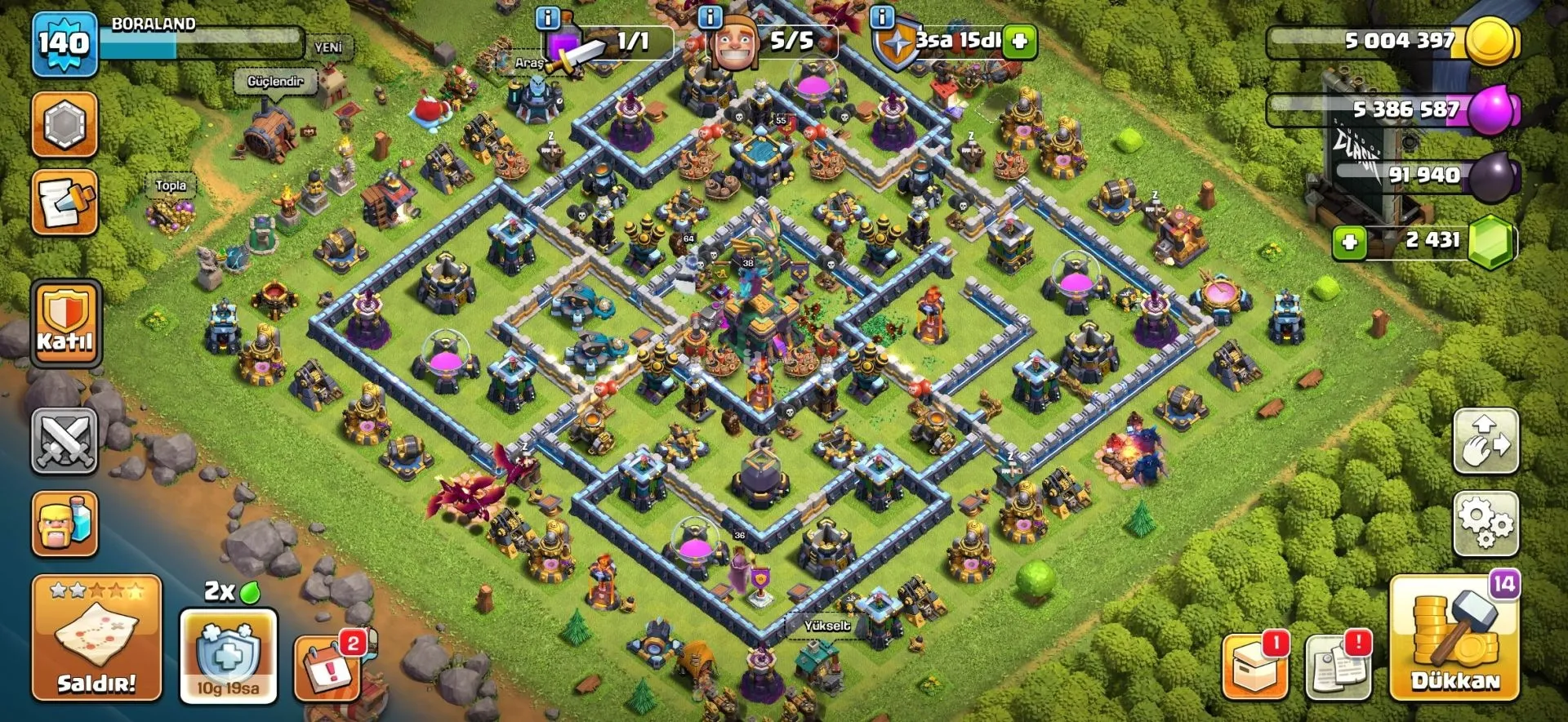Open the box inbox button
Screen dimensions: 1568x722
point(1254,668)
